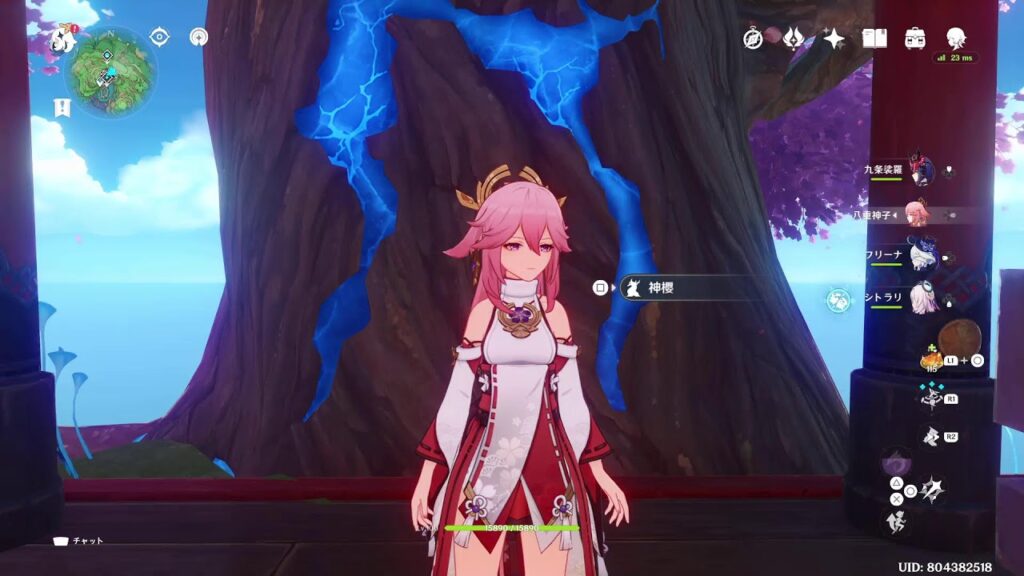Viewport: 1024px width, 576px height.
Task: Switch to party member フリーナ
Action: coord(922,255)
